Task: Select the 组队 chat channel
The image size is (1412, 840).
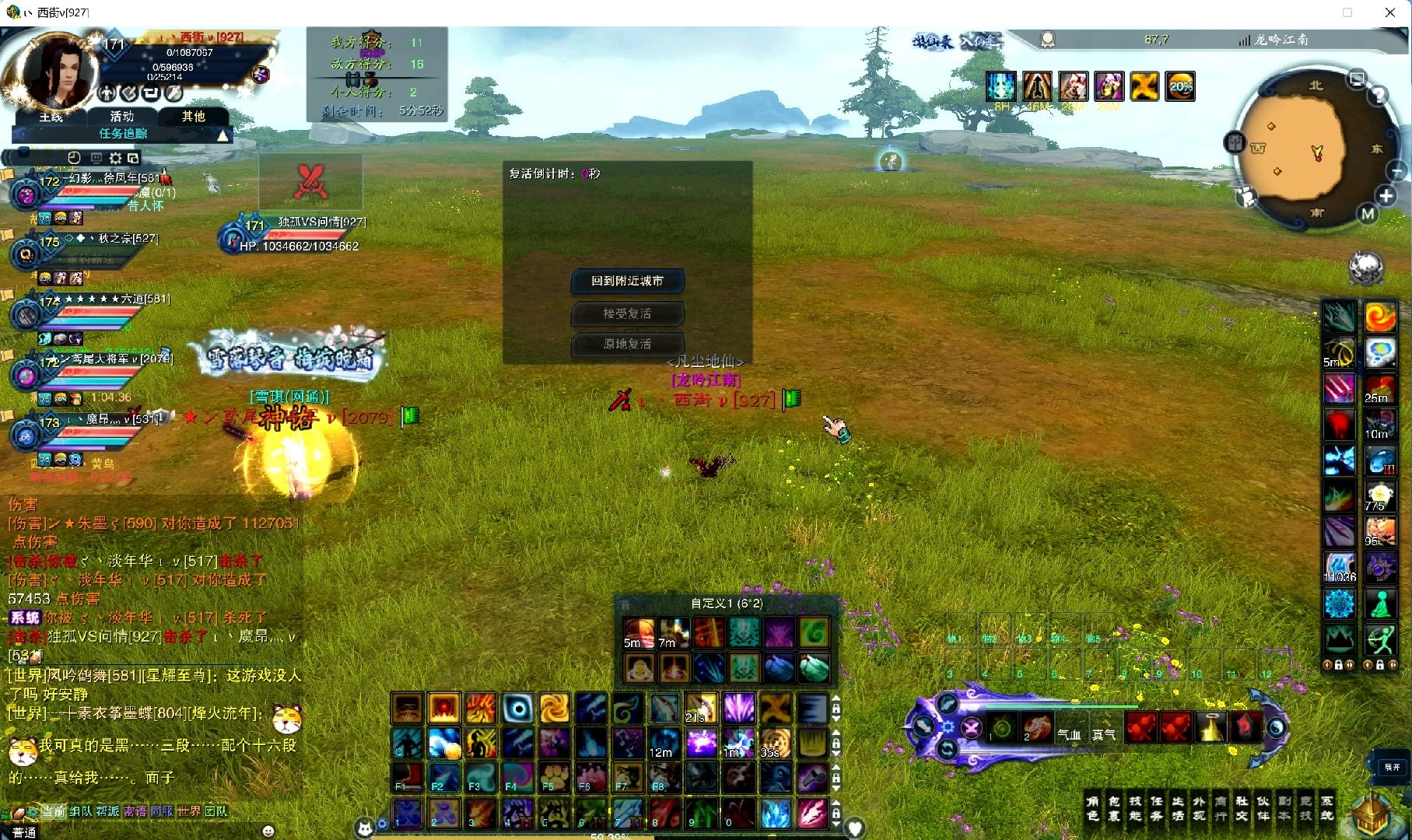Action: tap(80, 811)
